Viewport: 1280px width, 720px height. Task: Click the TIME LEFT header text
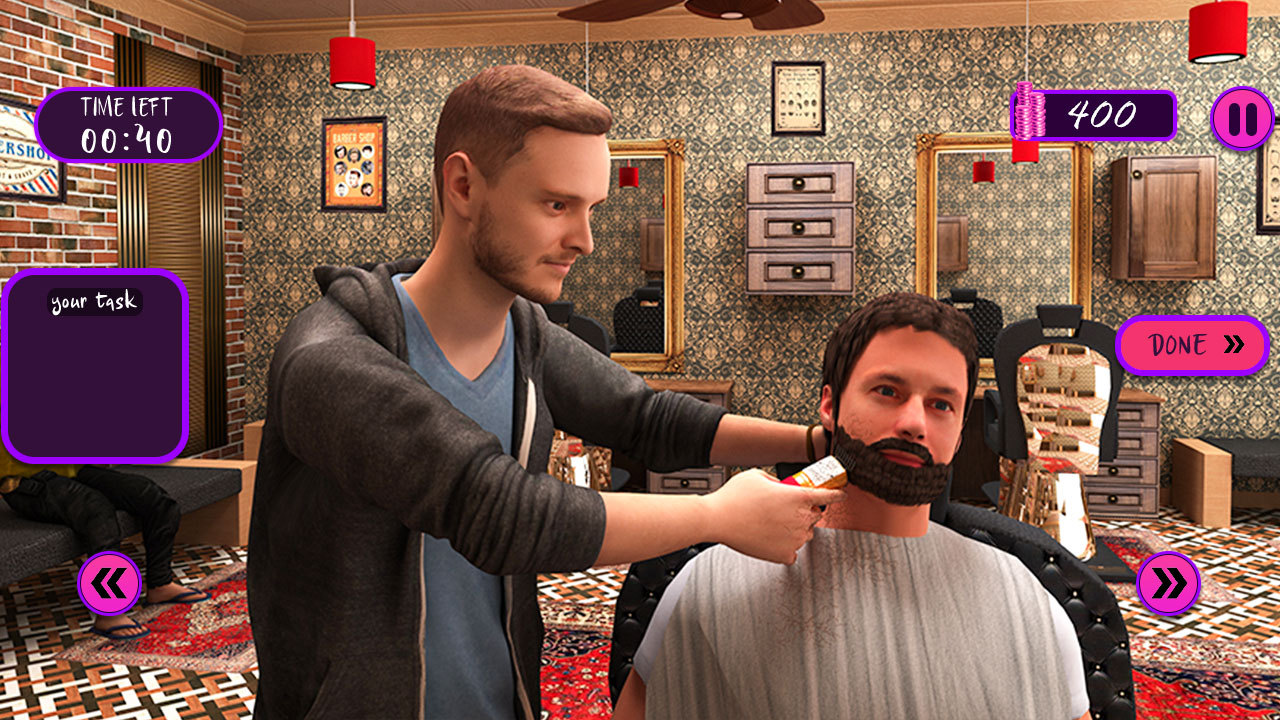click(x=126, y=105)
